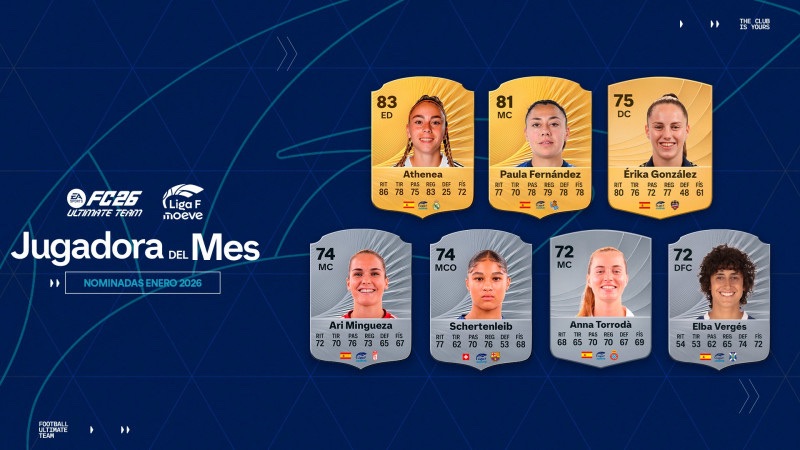
Task: Select the Elba Vergés 72 card
Action: tap(719, 297)
